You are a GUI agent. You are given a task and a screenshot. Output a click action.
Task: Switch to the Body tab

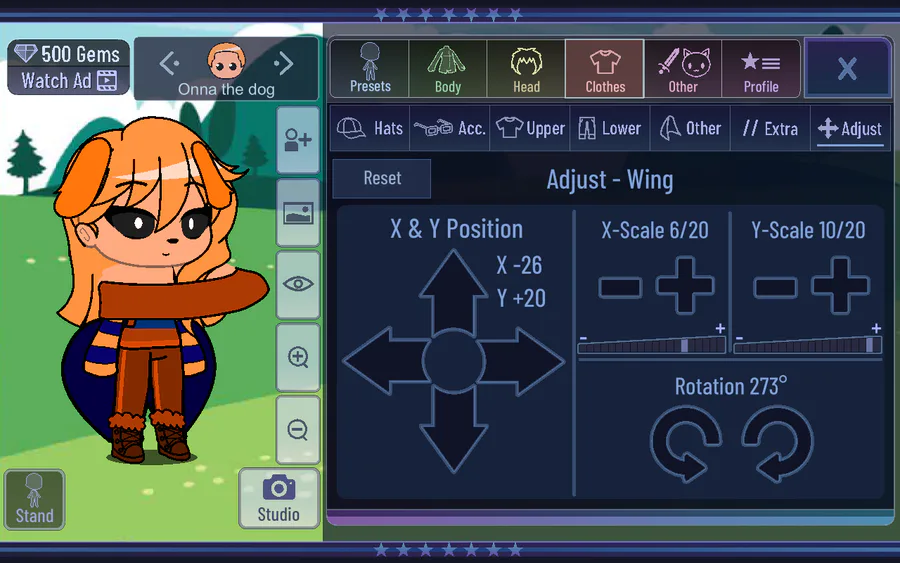[448, 68]
